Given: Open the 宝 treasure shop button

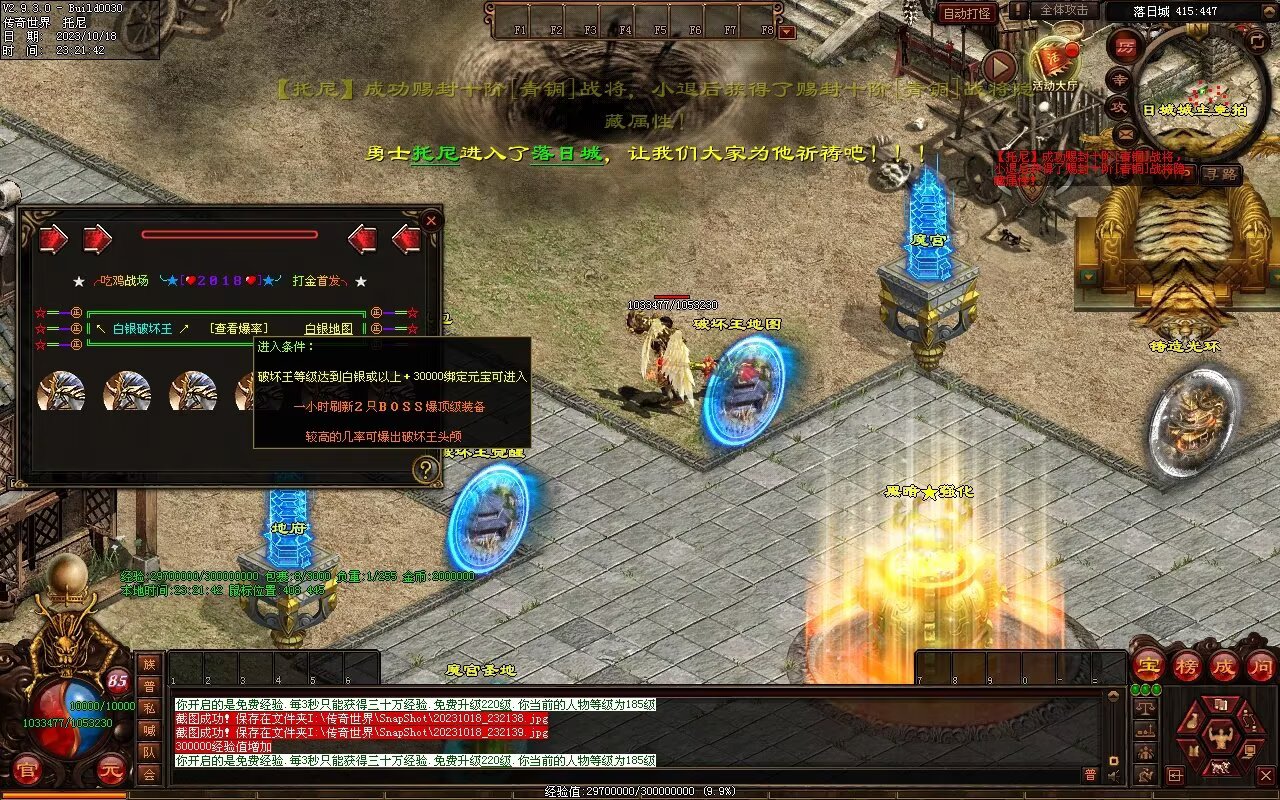Looking at the screenshot, I should 1149,665.
